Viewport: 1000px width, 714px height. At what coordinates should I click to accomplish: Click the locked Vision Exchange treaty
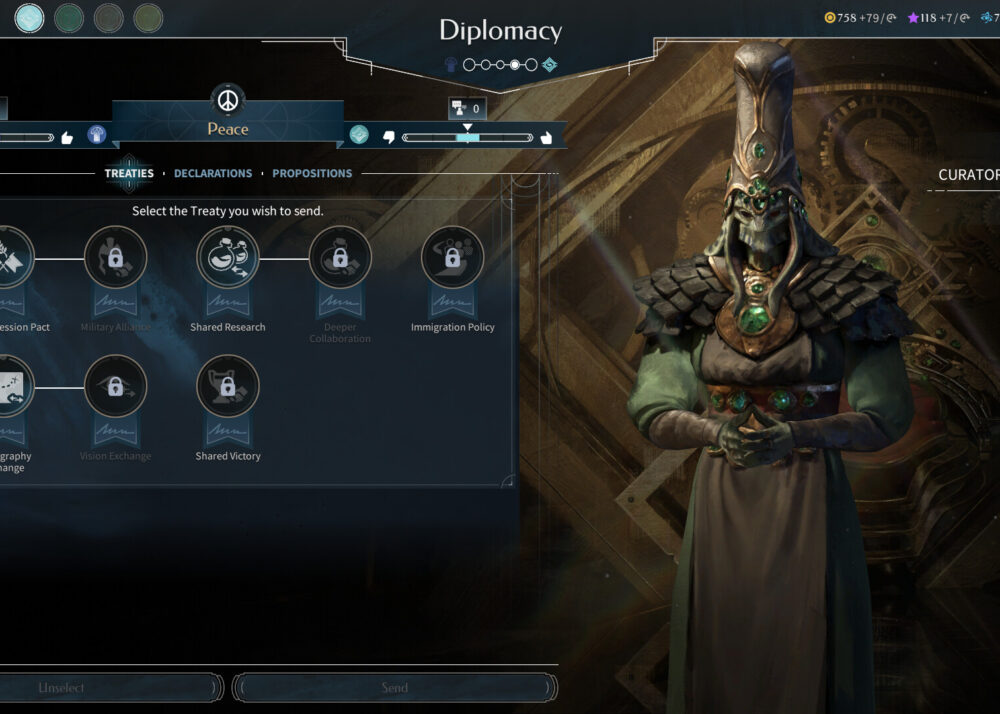[116, 386]
